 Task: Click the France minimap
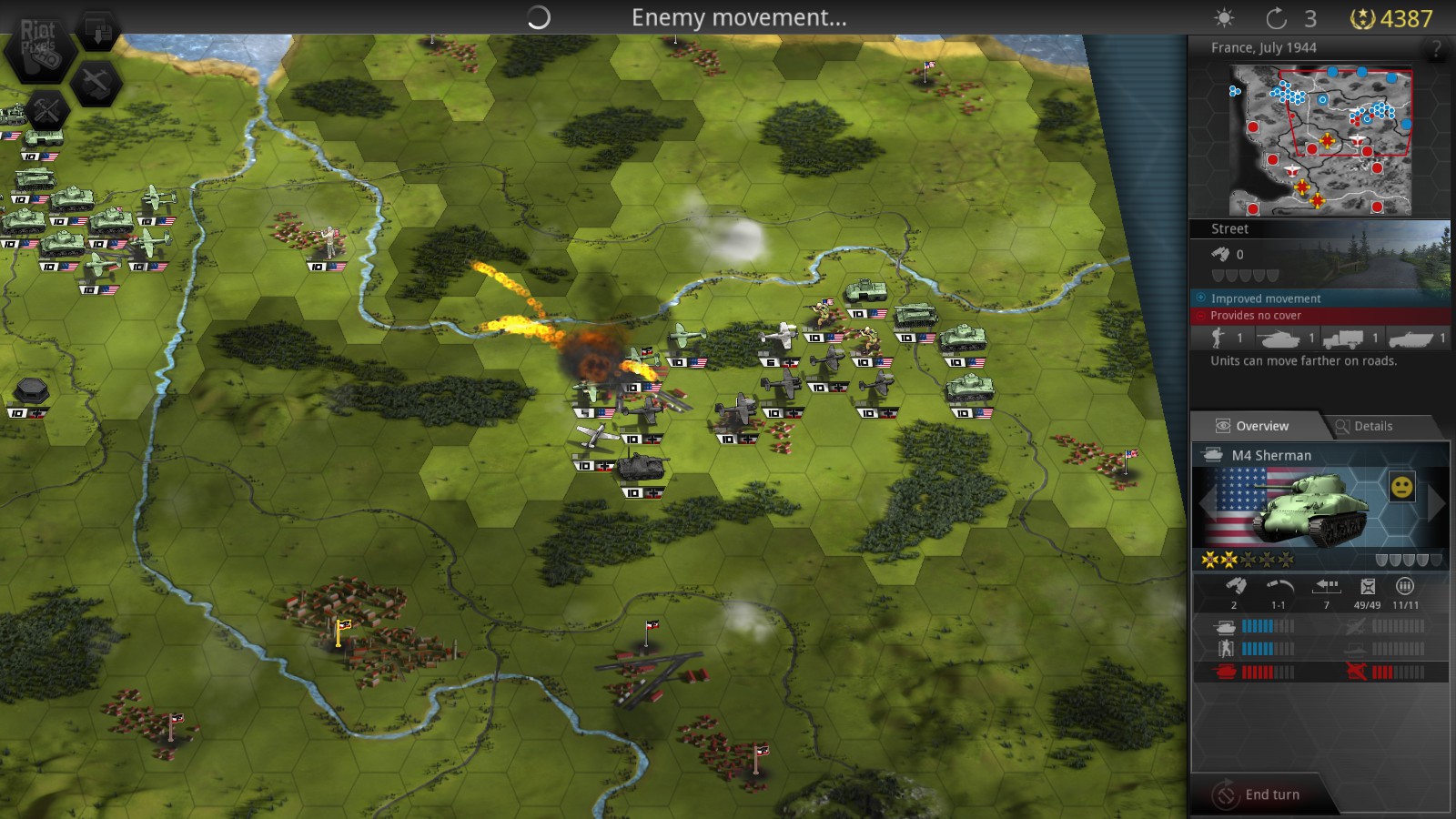1319,141
